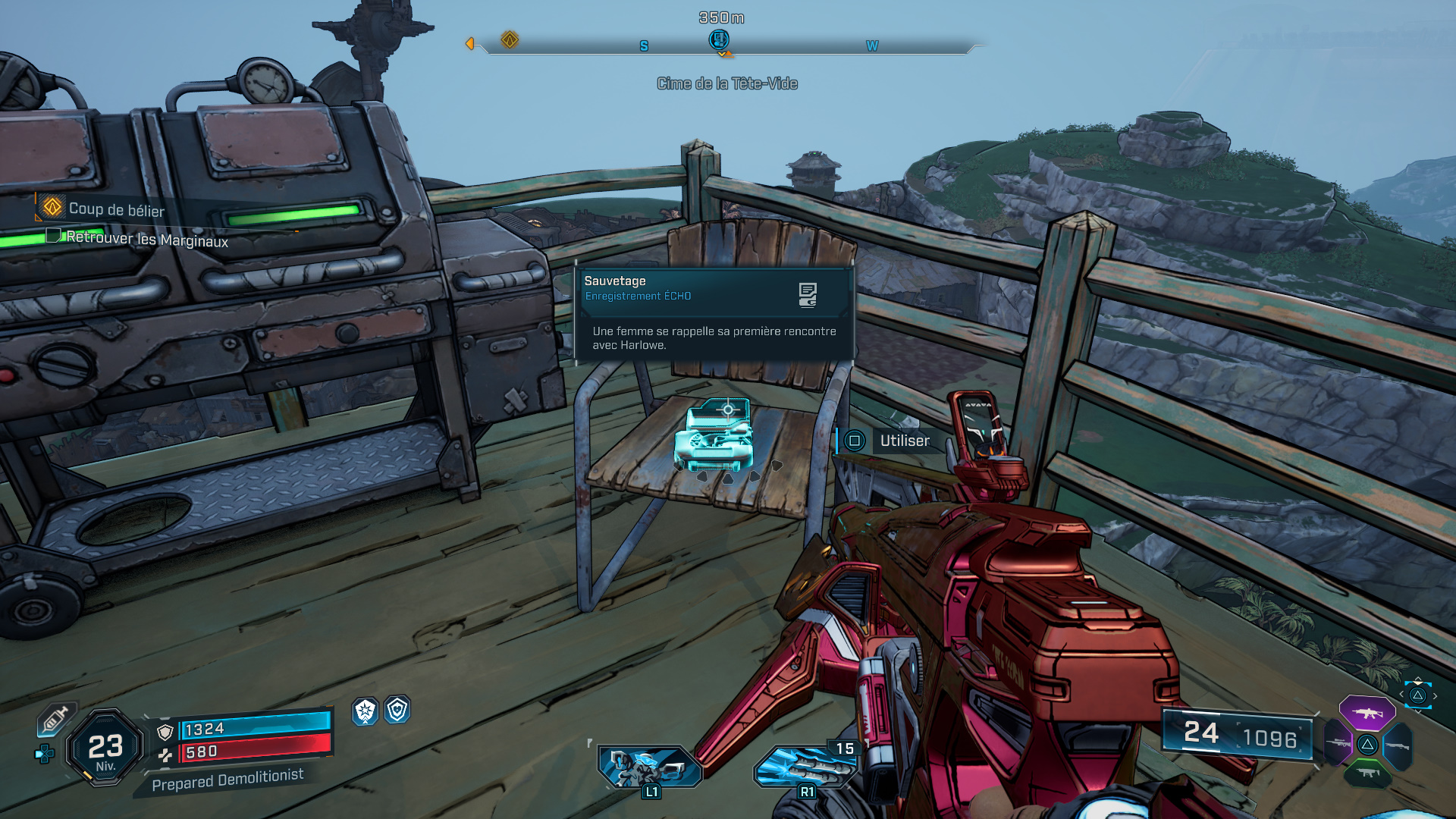The image size is (1456, 819).
Task: Switch to the green weapon slot
Action: click(x=1367, y=773)
